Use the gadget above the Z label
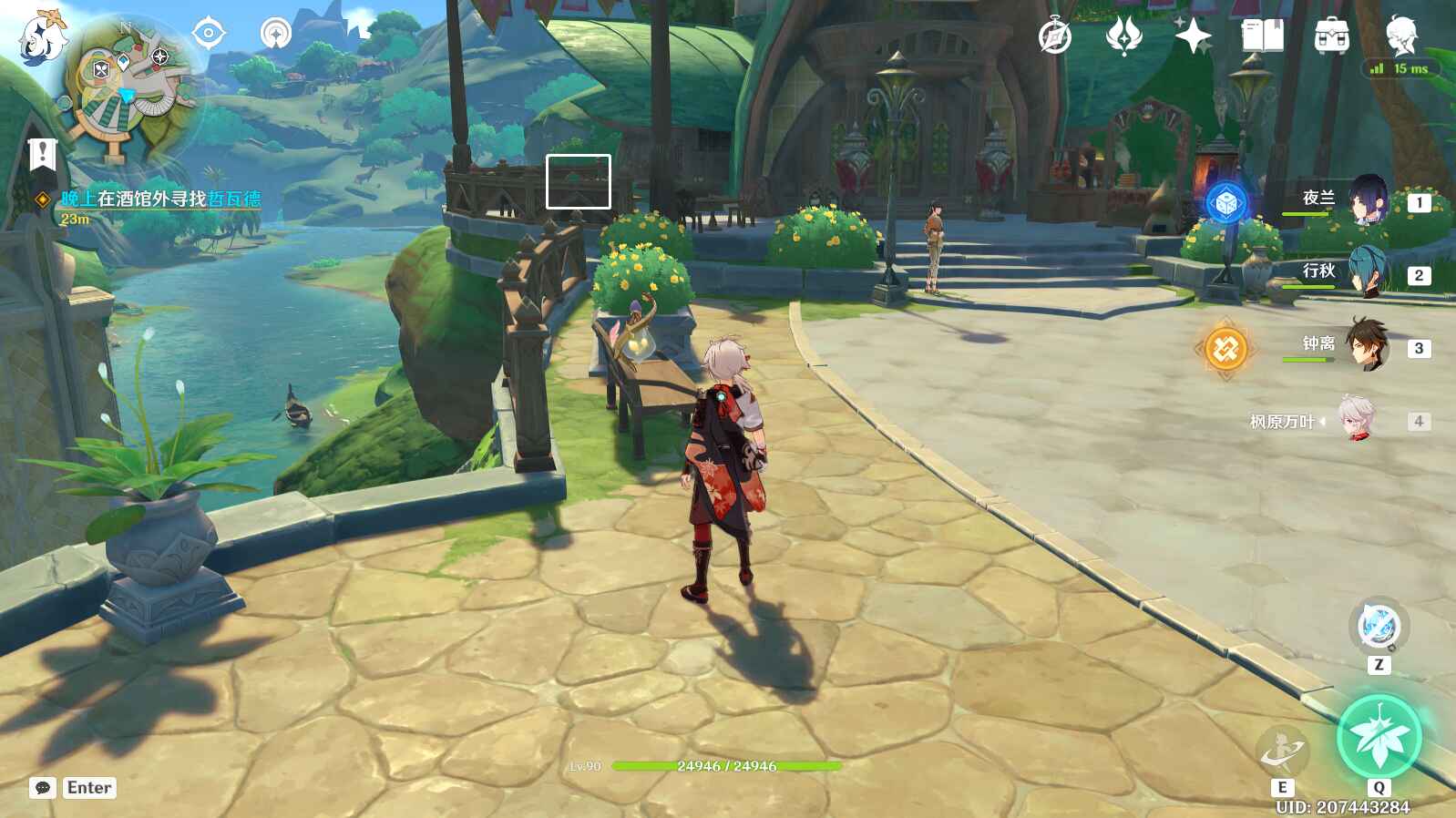The width and height of the screenshot is (1456, 818). 1379,627
